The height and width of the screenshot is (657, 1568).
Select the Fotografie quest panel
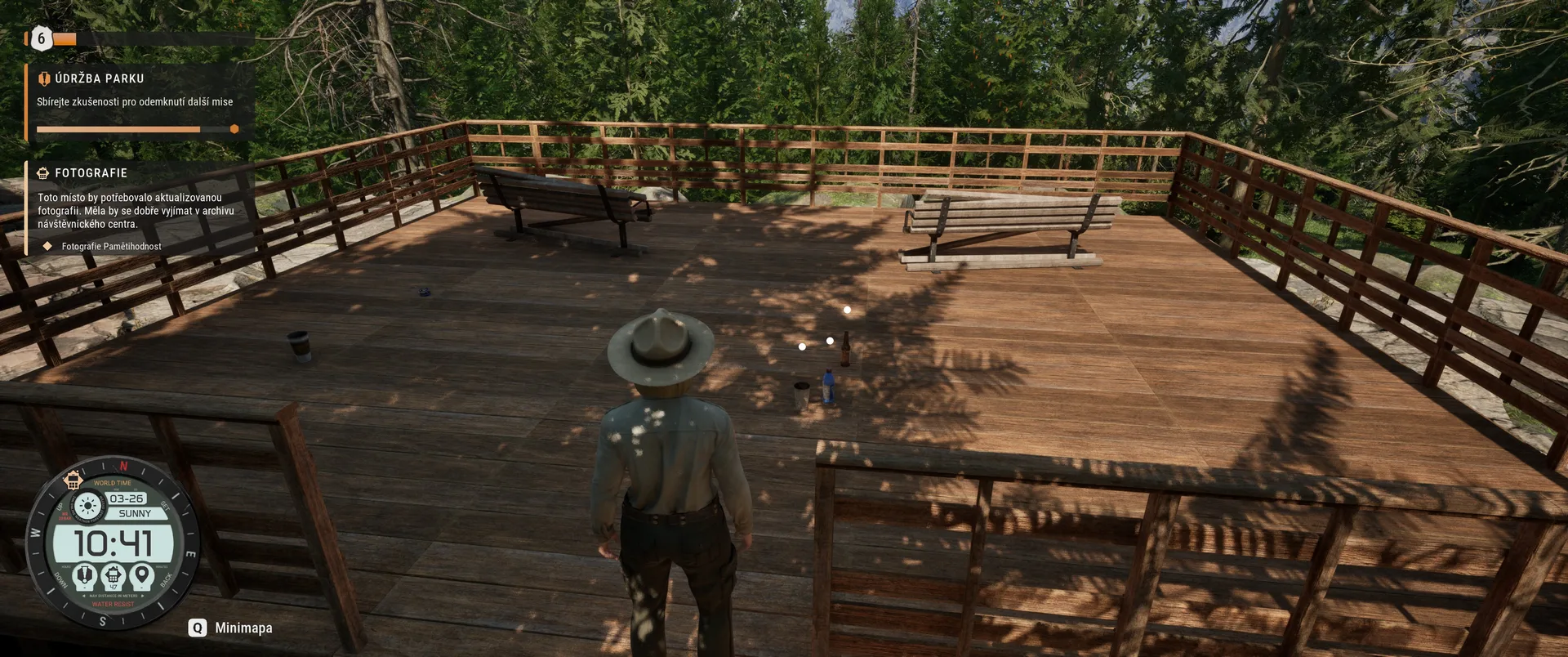pyautogui.click(x=91, y=173)
